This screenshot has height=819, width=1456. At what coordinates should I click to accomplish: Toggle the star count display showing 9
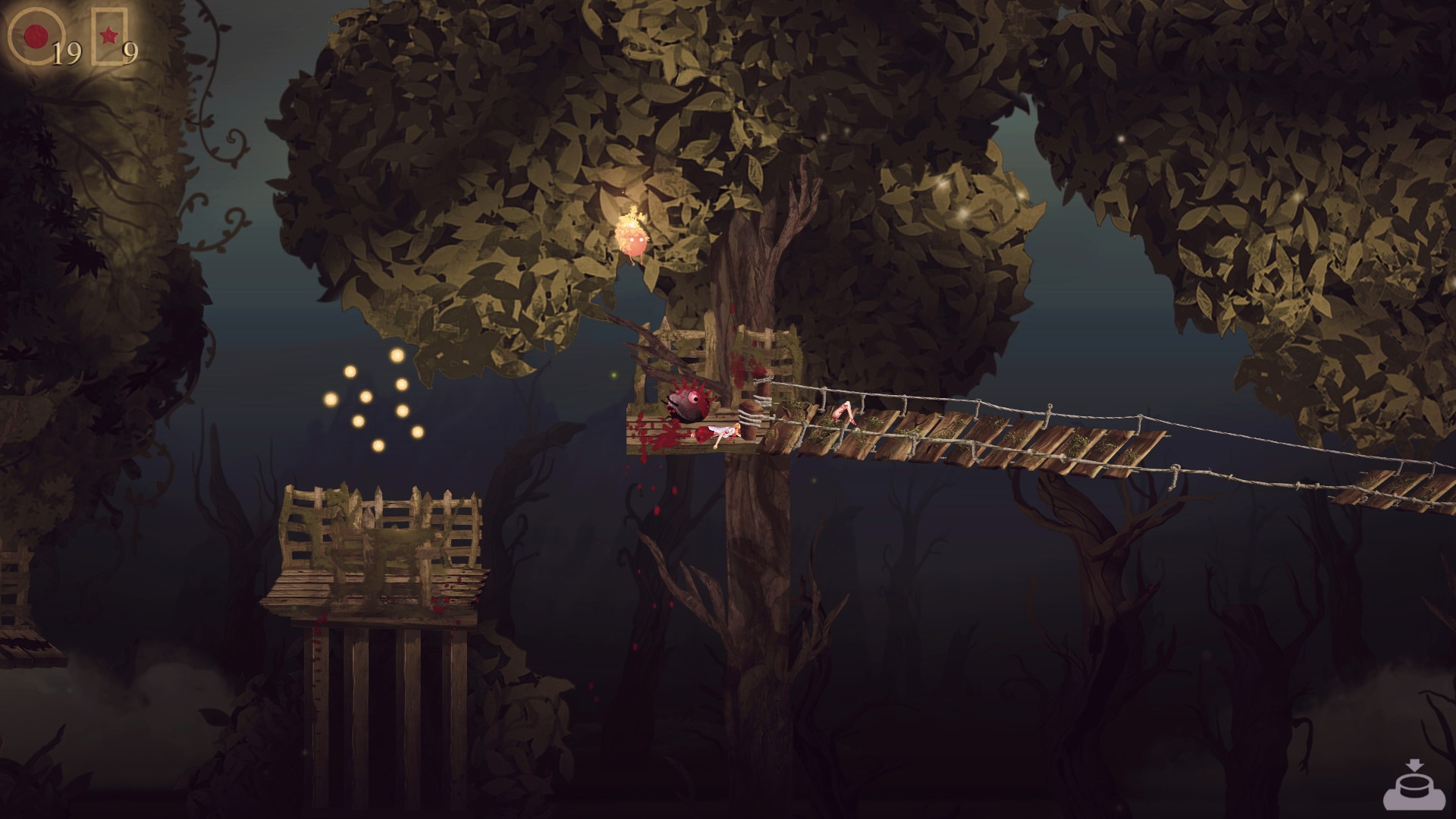pyautogui.click(x=129, y=52)
